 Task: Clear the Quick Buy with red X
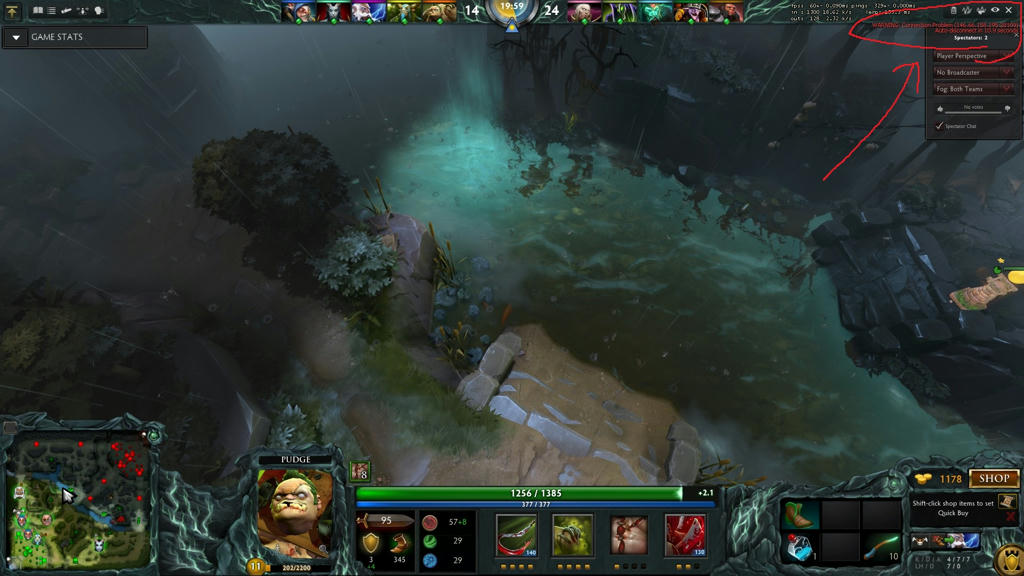(1010, 517)
